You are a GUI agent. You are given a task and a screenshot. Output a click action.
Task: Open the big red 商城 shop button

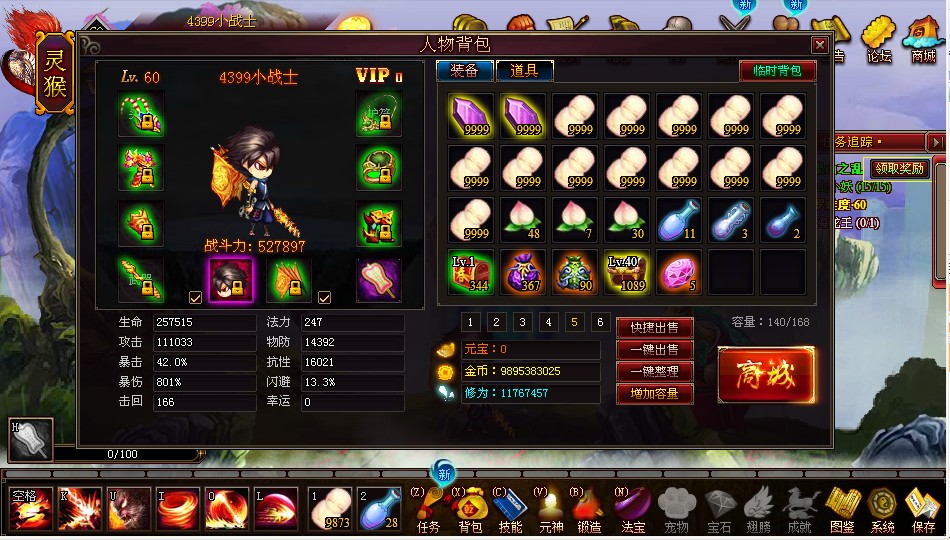(x=766, y=374)
